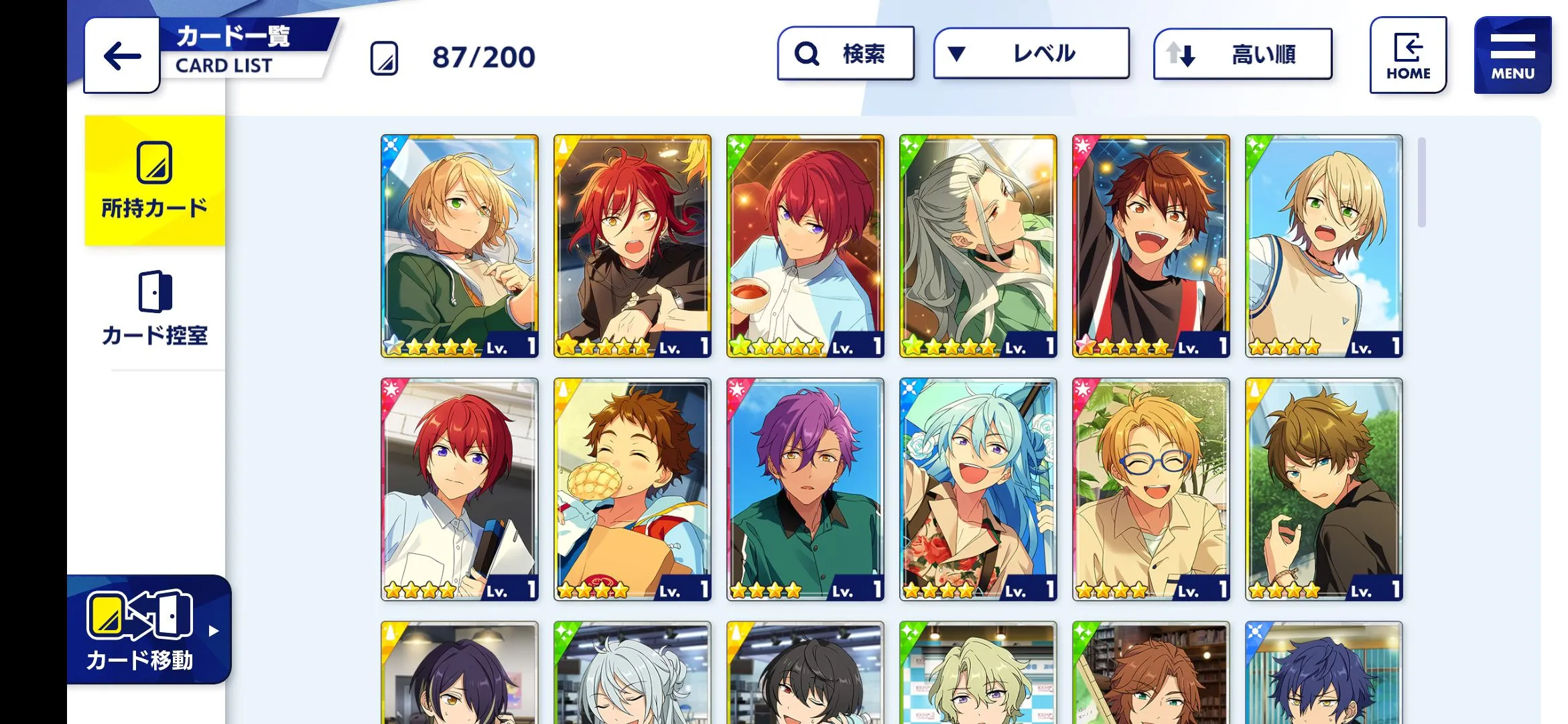Switch to the カード控室 tab

(155, 308)
